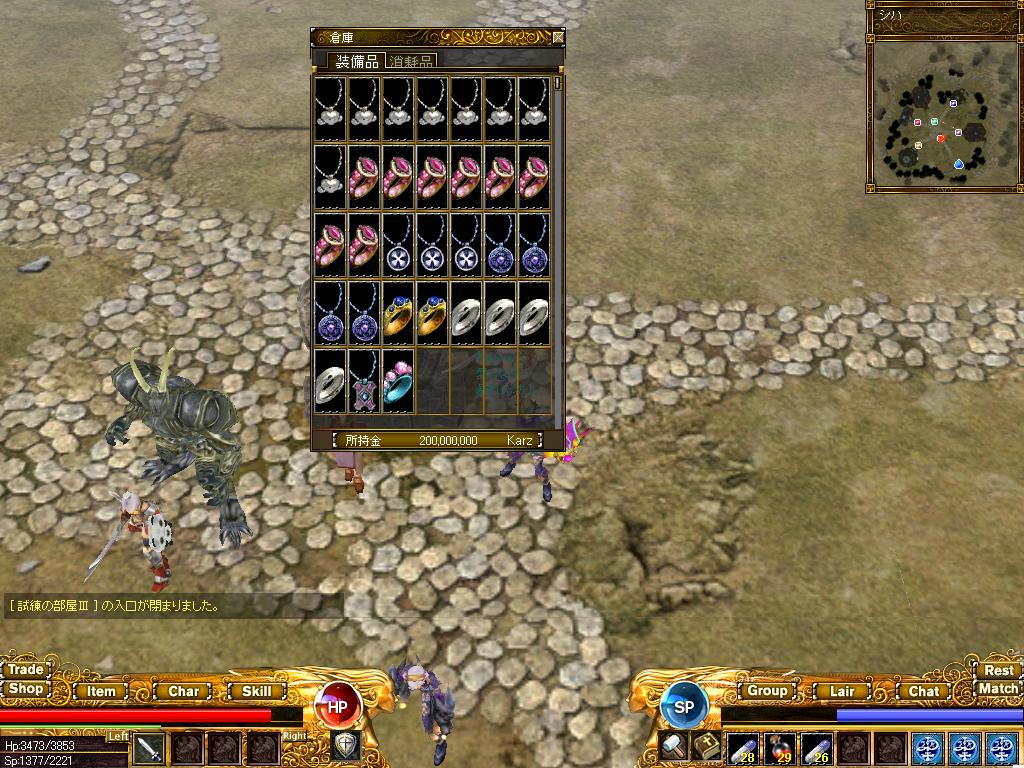This screenshot has width=1024, height=768.
Task: Select the sword in the Left slot
Action: coord(149,747)
